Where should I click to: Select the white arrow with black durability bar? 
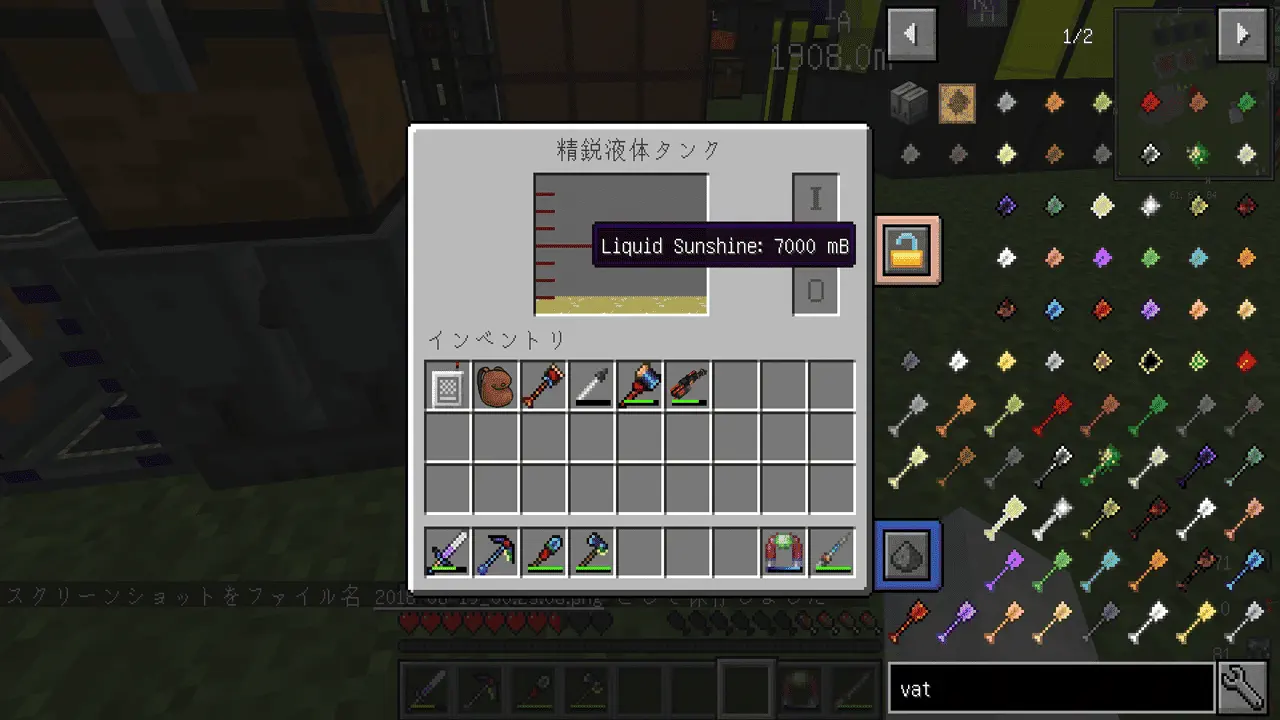pos(592,386)
